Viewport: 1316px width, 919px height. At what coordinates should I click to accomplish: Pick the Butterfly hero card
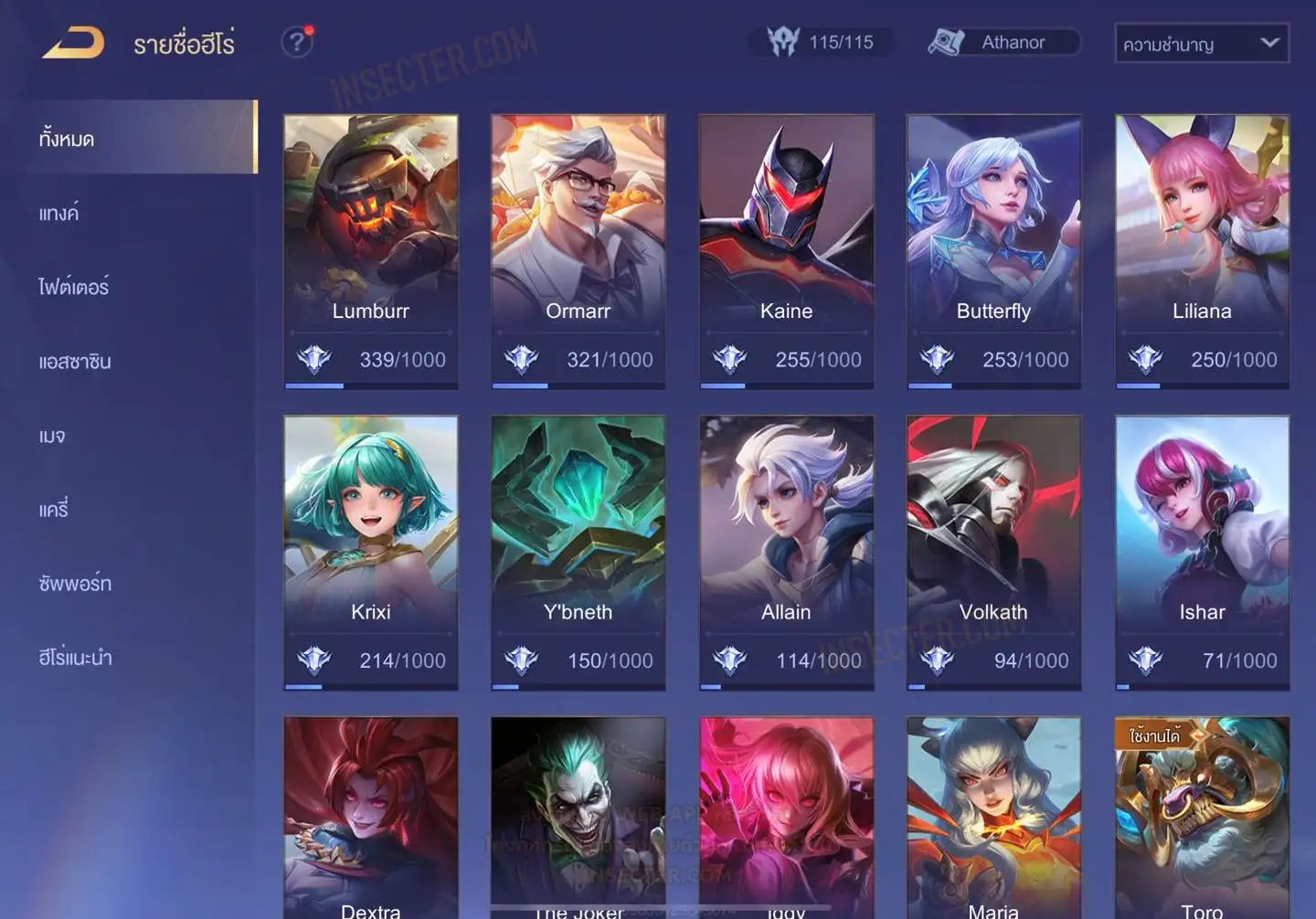(993, 238)
